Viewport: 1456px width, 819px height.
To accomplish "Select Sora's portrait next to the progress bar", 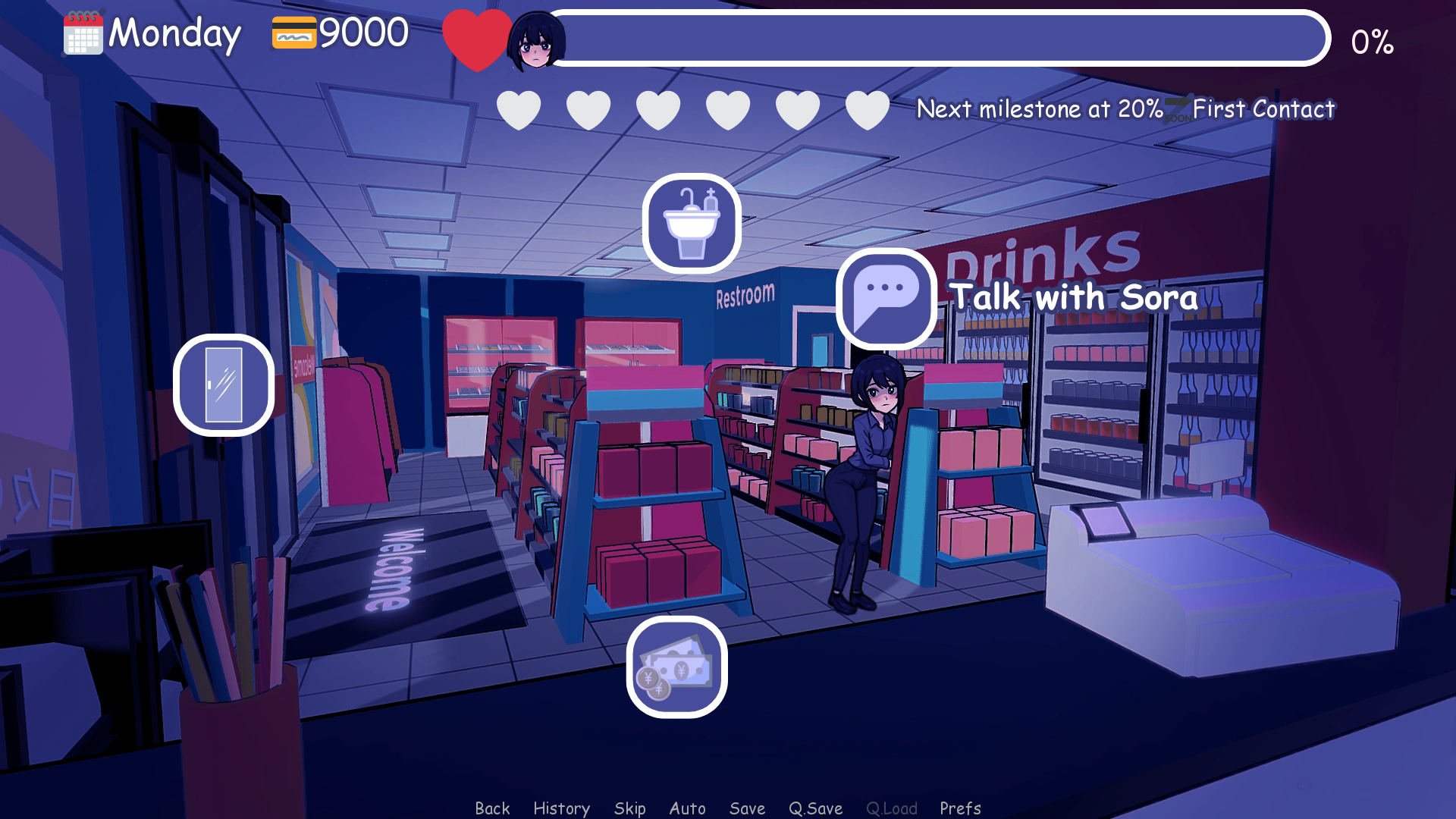I will coord(536,42).
